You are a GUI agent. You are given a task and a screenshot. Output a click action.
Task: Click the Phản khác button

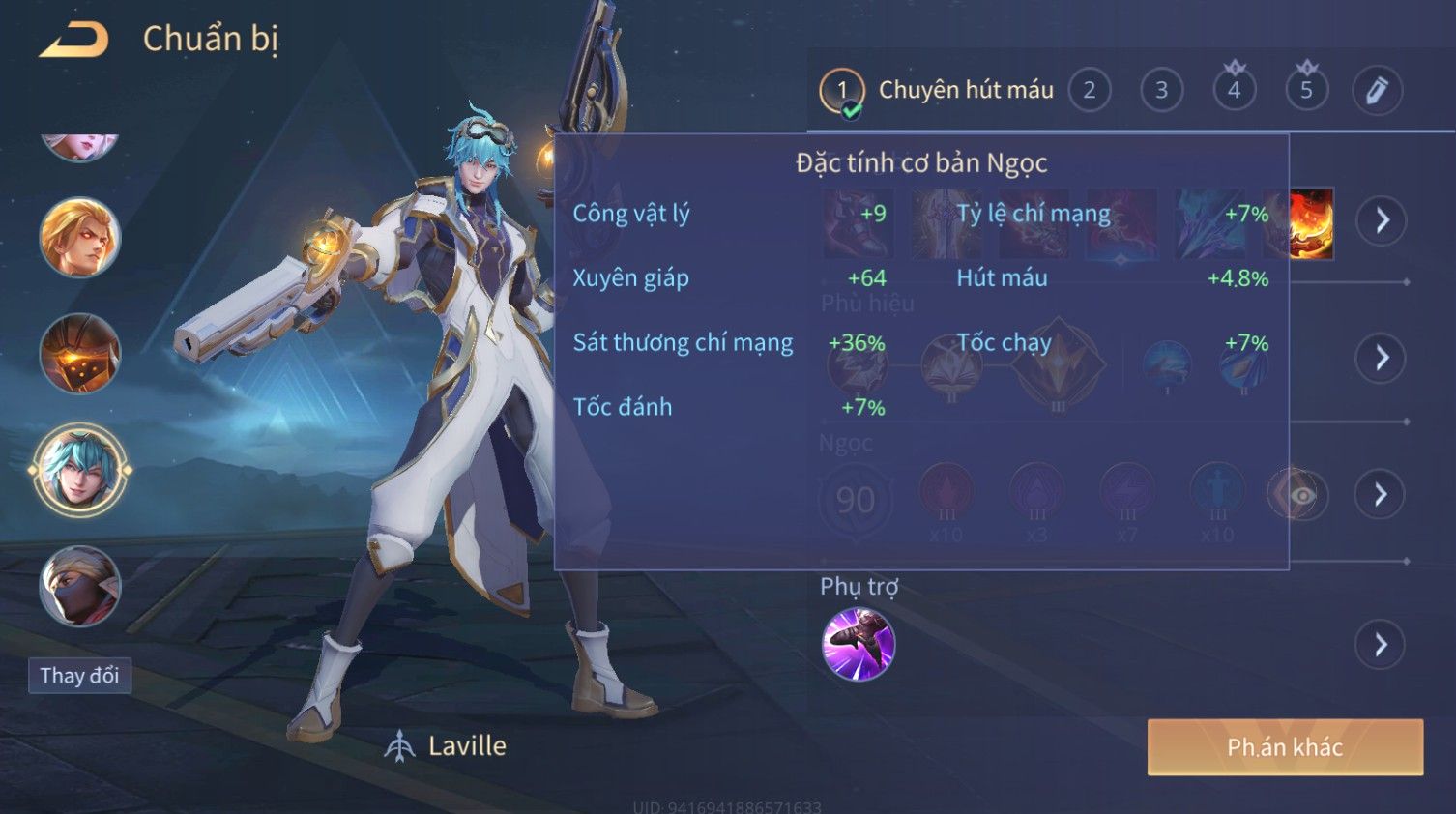[x=1285, y=746]
